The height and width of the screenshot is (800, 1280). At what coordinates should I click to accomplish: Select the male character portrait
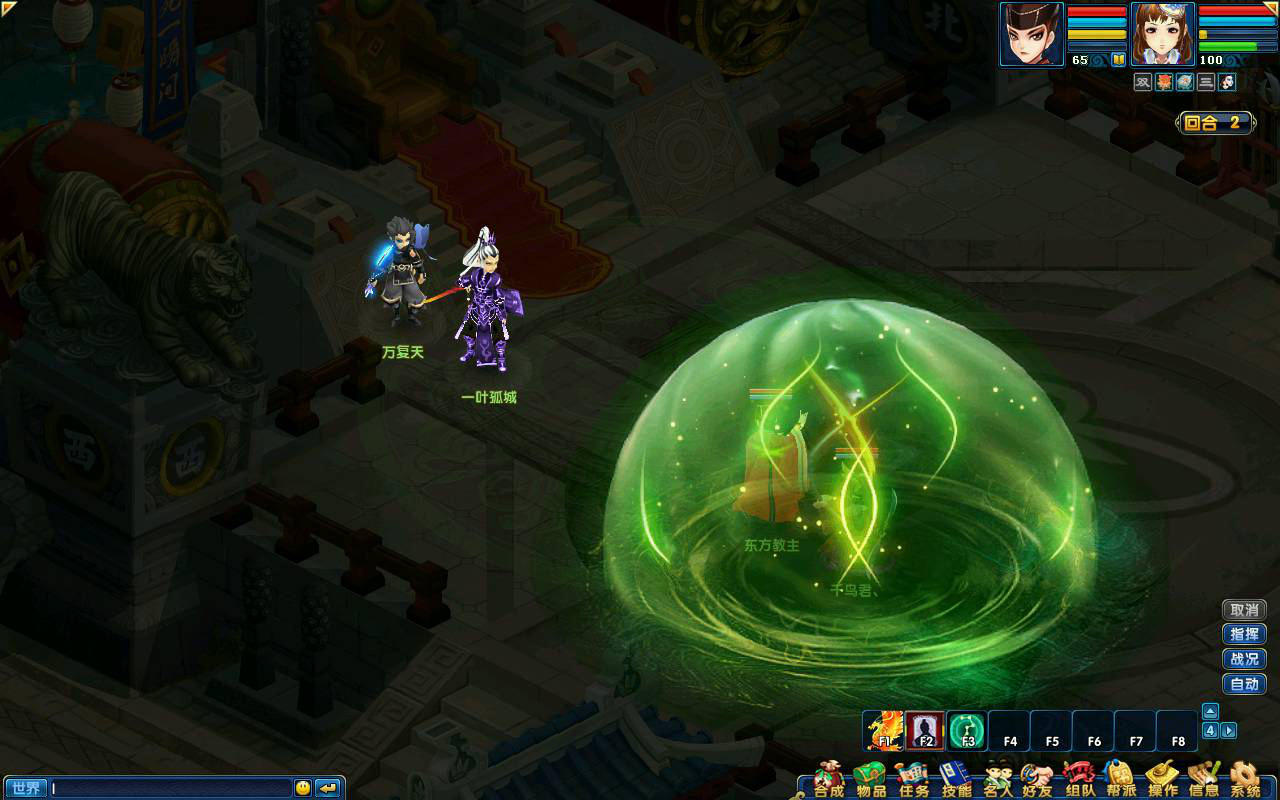[x=1032, y=34]
